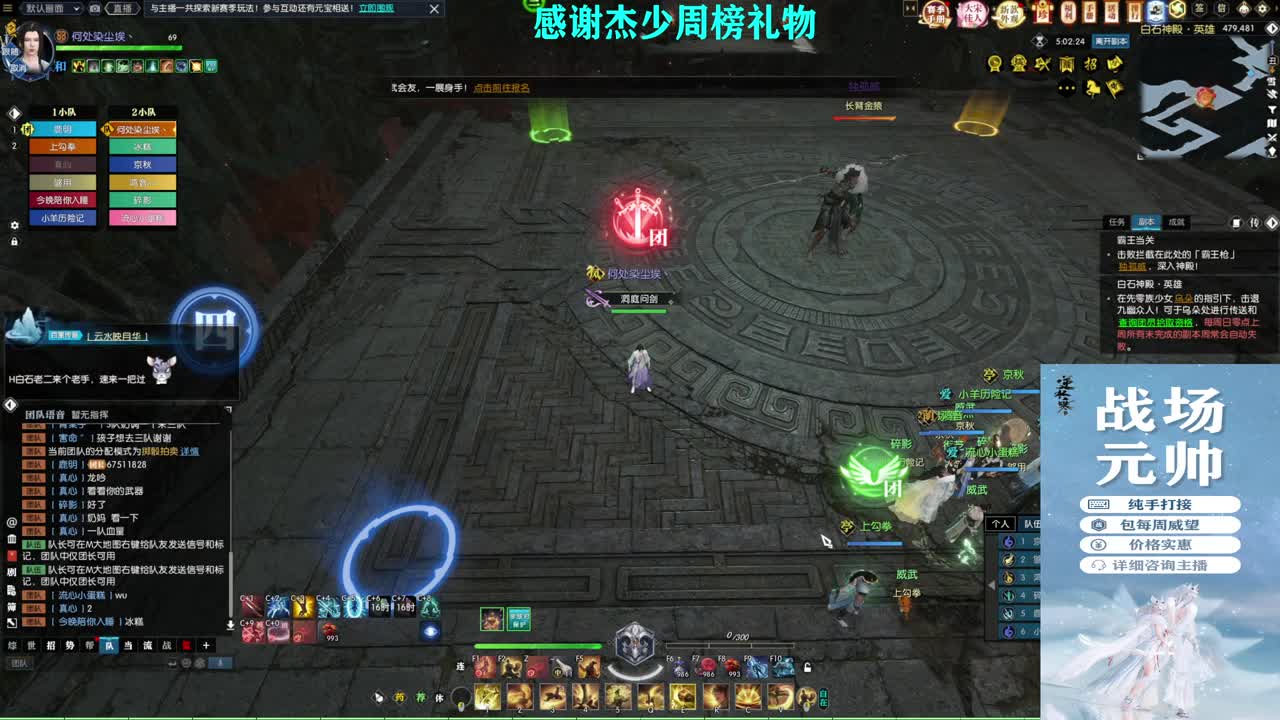Open the gear settings icon on the left sidebar
This screenshot has height=720, width=1280.
point(13,226)
